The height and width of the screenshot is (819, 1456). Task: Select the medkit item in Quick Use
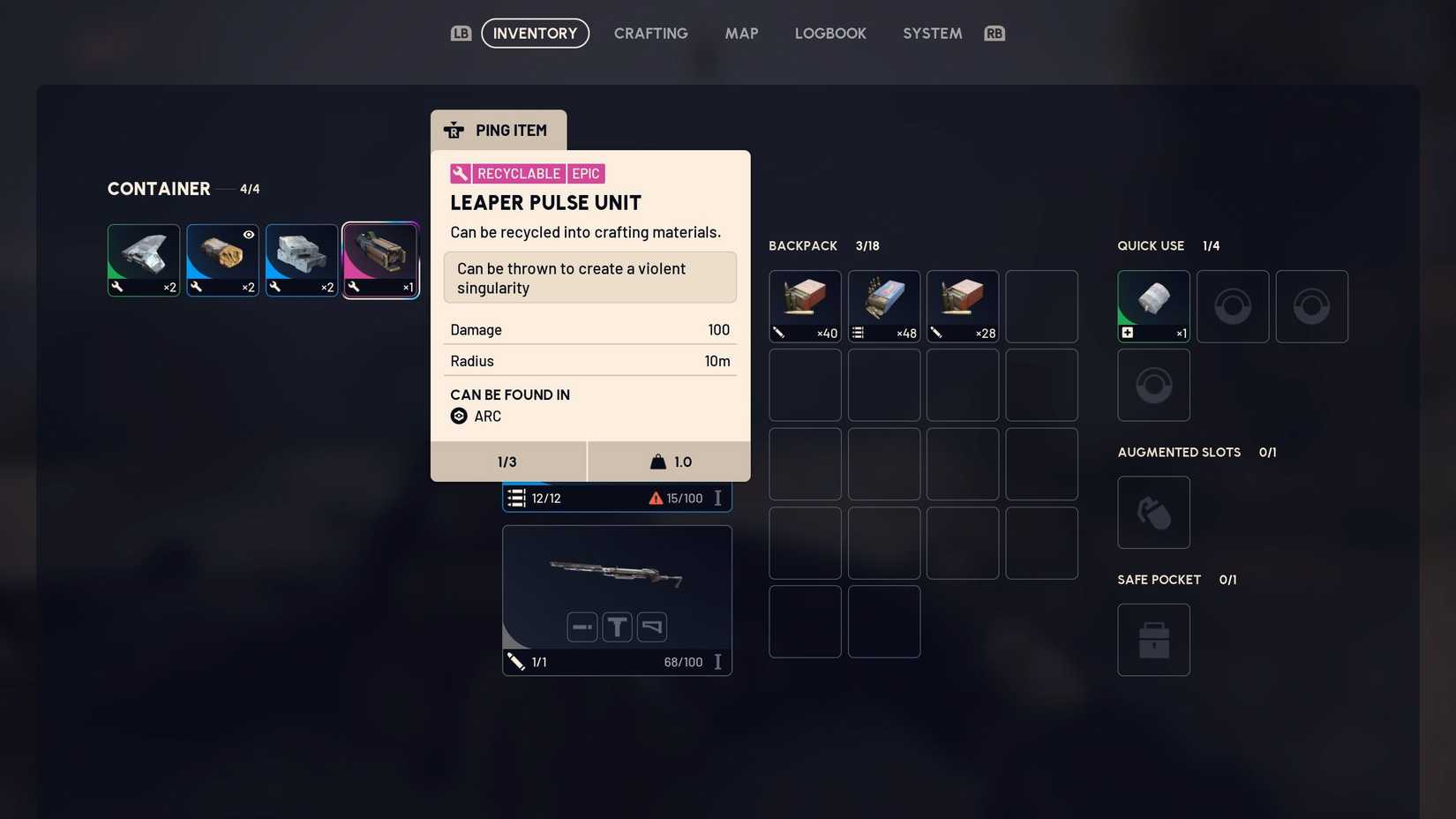1153,306
